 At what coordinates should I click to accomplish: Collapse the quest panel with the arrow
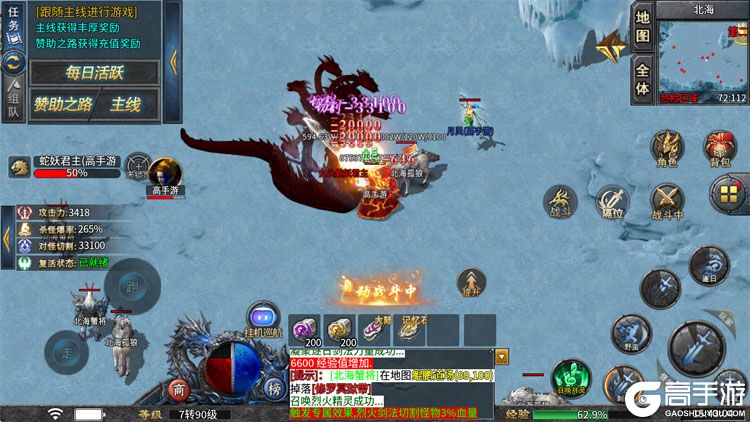[x=173, y=60]
